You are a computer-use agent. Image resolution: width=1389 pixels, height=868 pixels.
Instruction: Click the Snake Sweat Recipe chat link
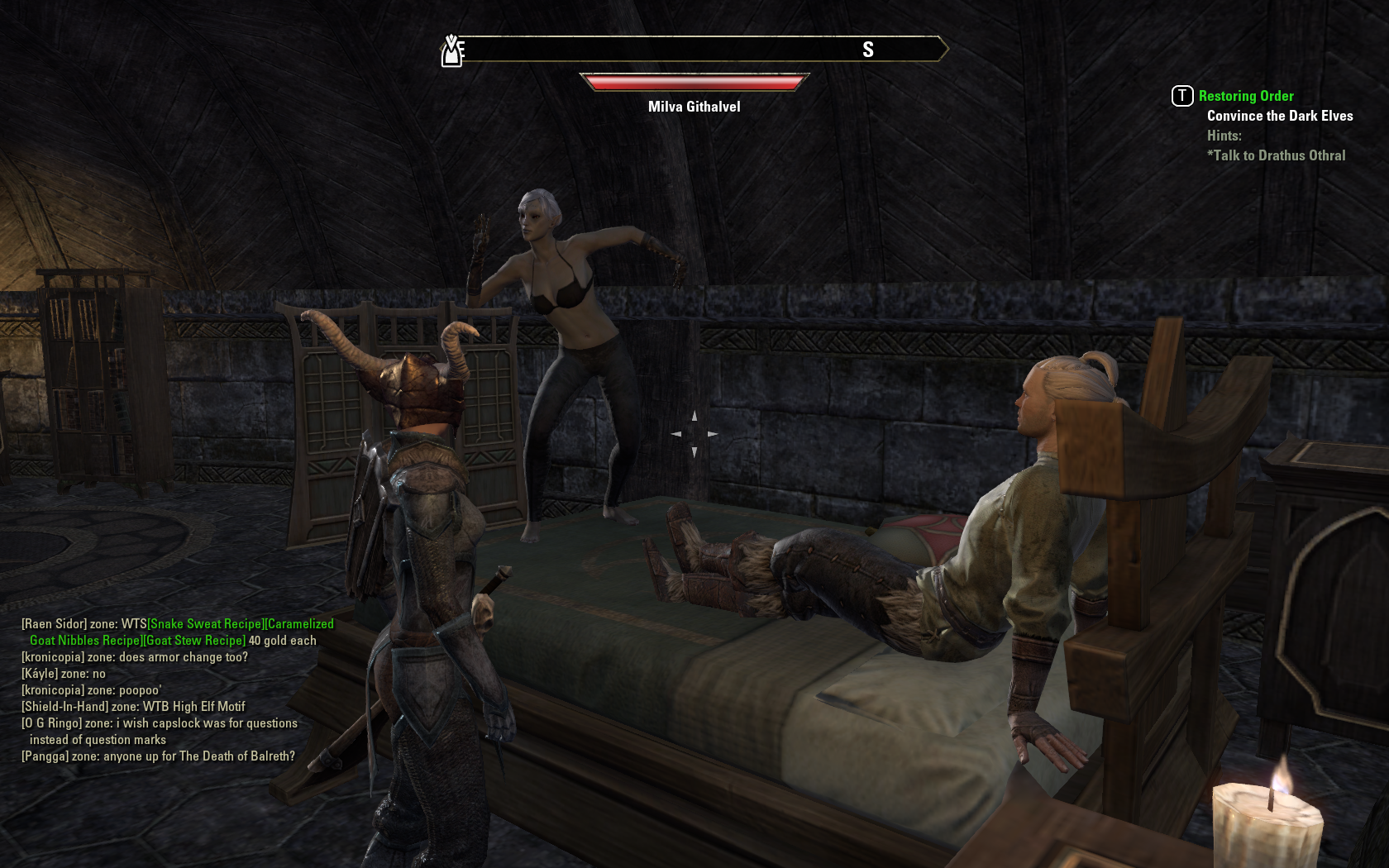pyautogui.click(x=206, y=624)
